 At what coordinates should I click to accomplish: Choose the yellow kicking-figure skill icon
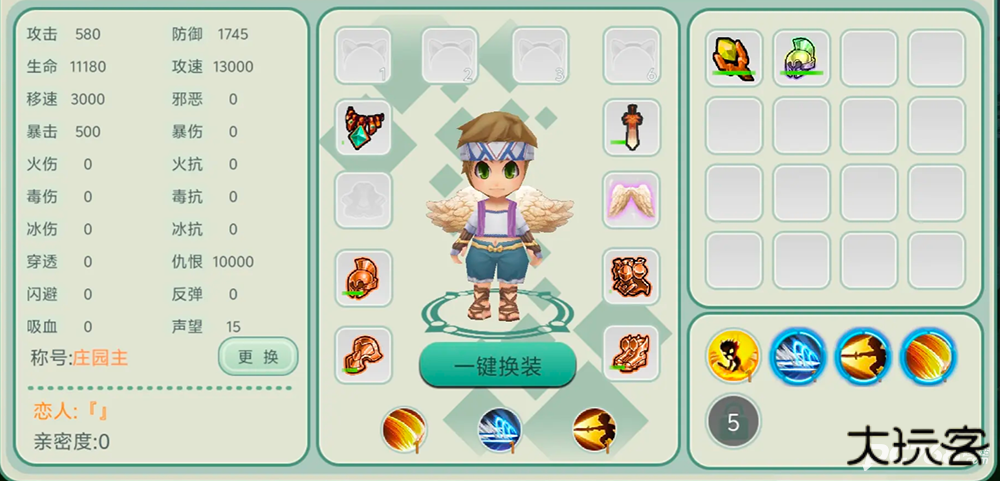click(733, 355)
